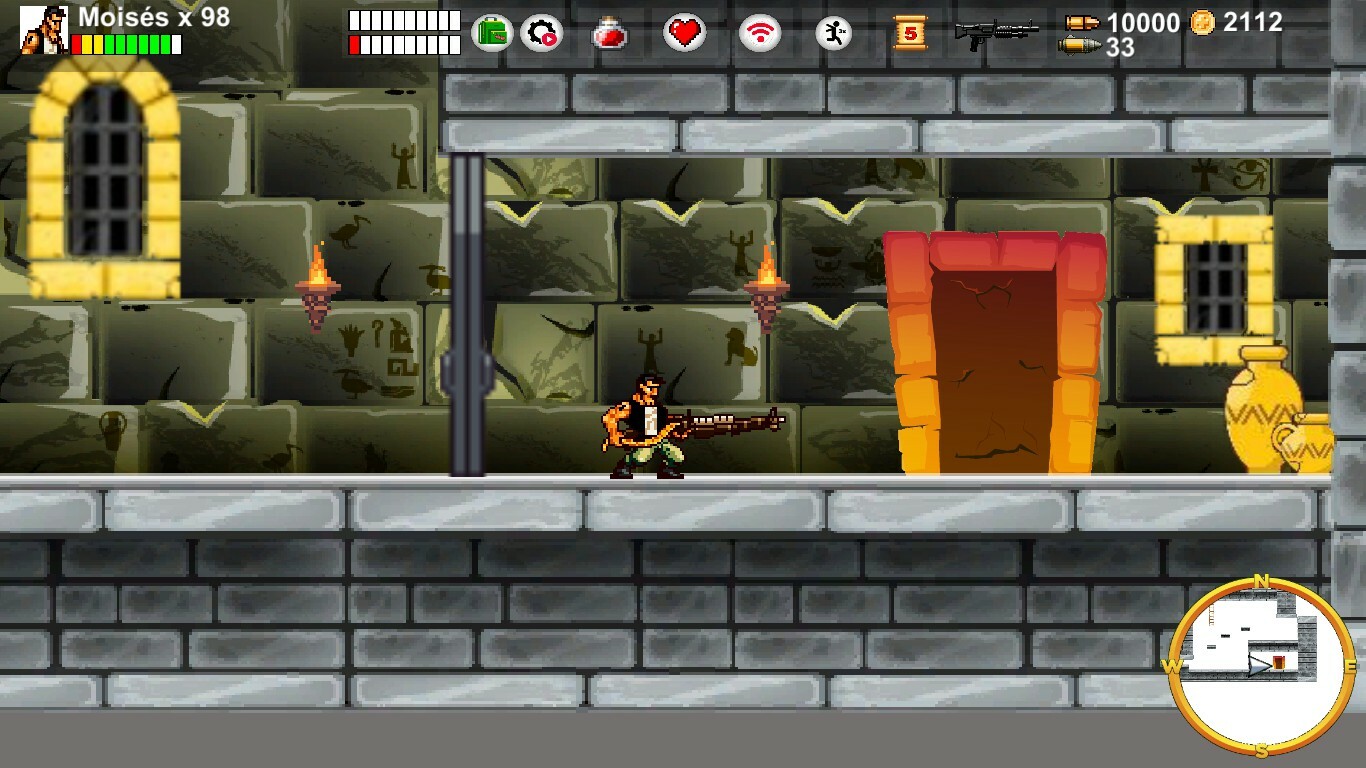Open the scroll icon showing number 5
This screenshot has height=768, width=1366.
click(912, 32)
